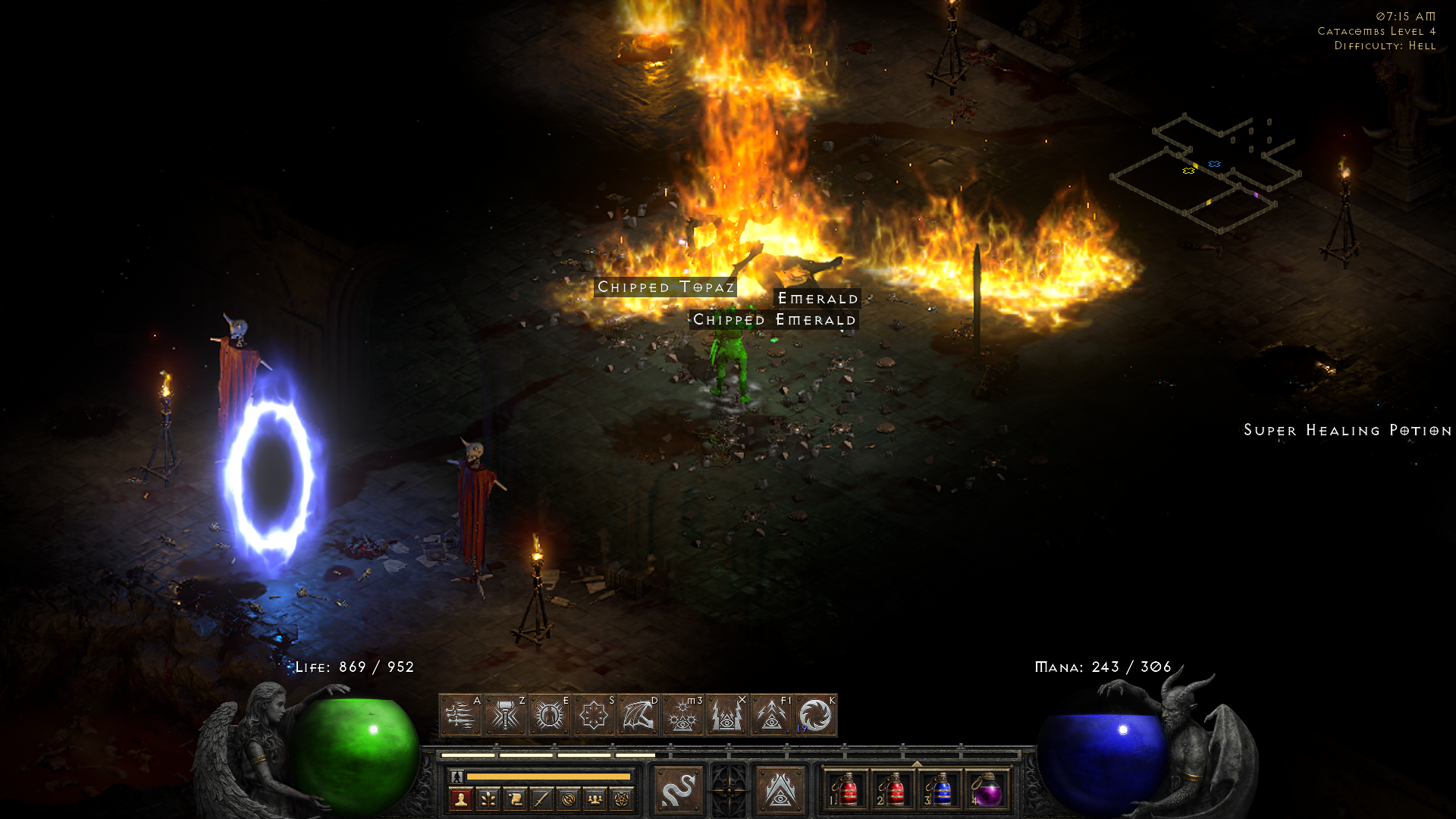Open the quest log scroll icon
Screen dimensions: 1456x819
point(514,798)
